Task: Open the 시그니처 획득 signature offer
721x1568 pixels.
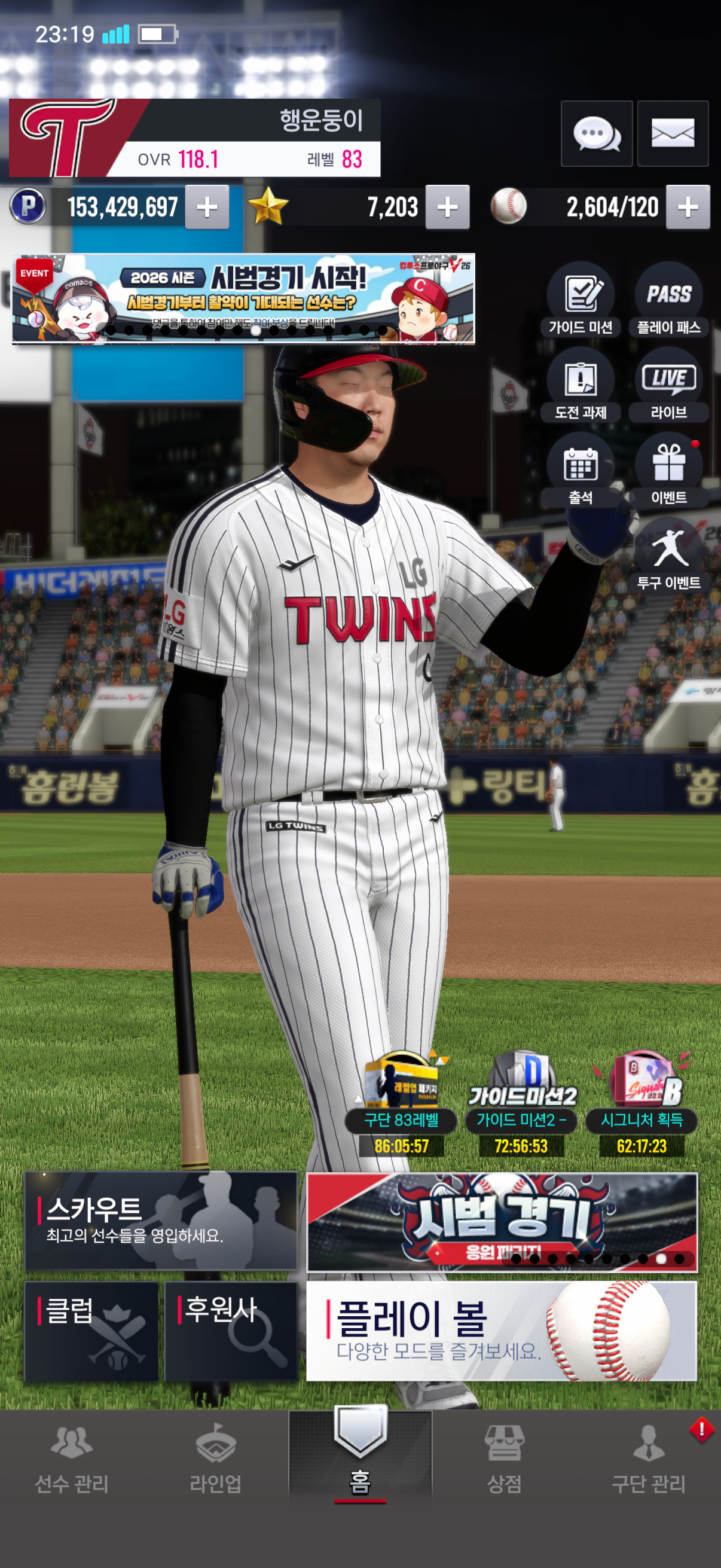Action: [x=641, y=1102]
